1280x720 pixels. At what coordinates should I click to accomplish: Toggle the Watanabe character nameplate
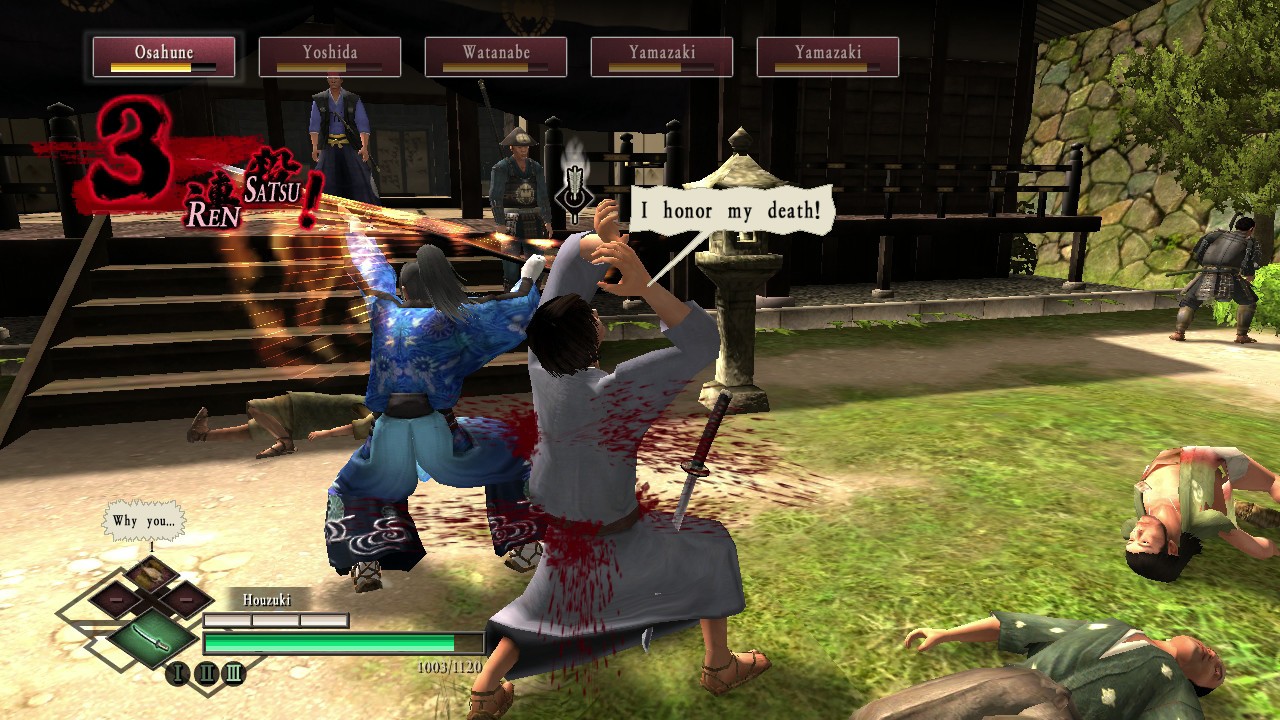pyautogui.click(x=495, y=56)
